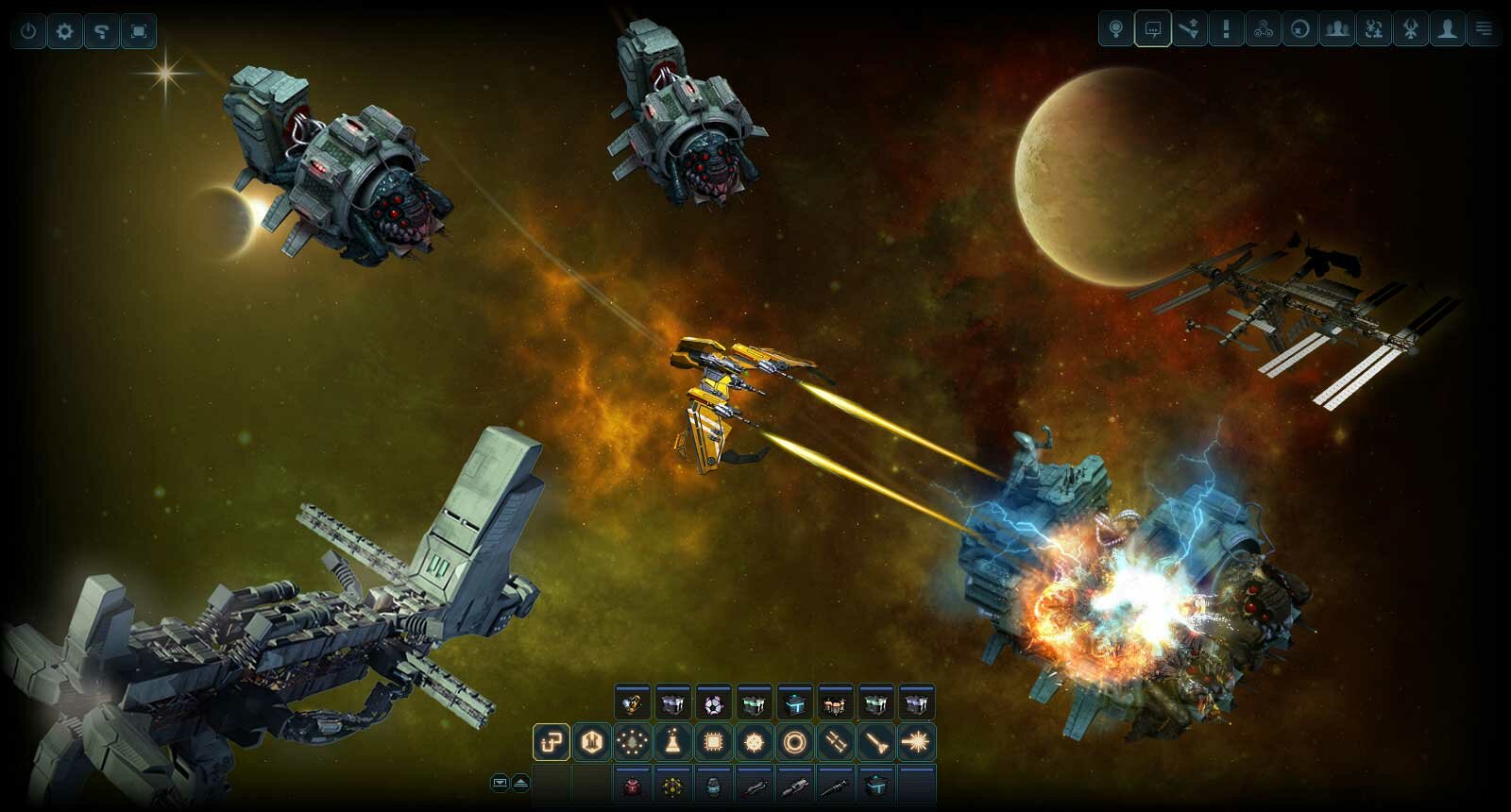This screenshot has height=812, width=1511.
Task: Select the laser burst category
Action: 916,742
